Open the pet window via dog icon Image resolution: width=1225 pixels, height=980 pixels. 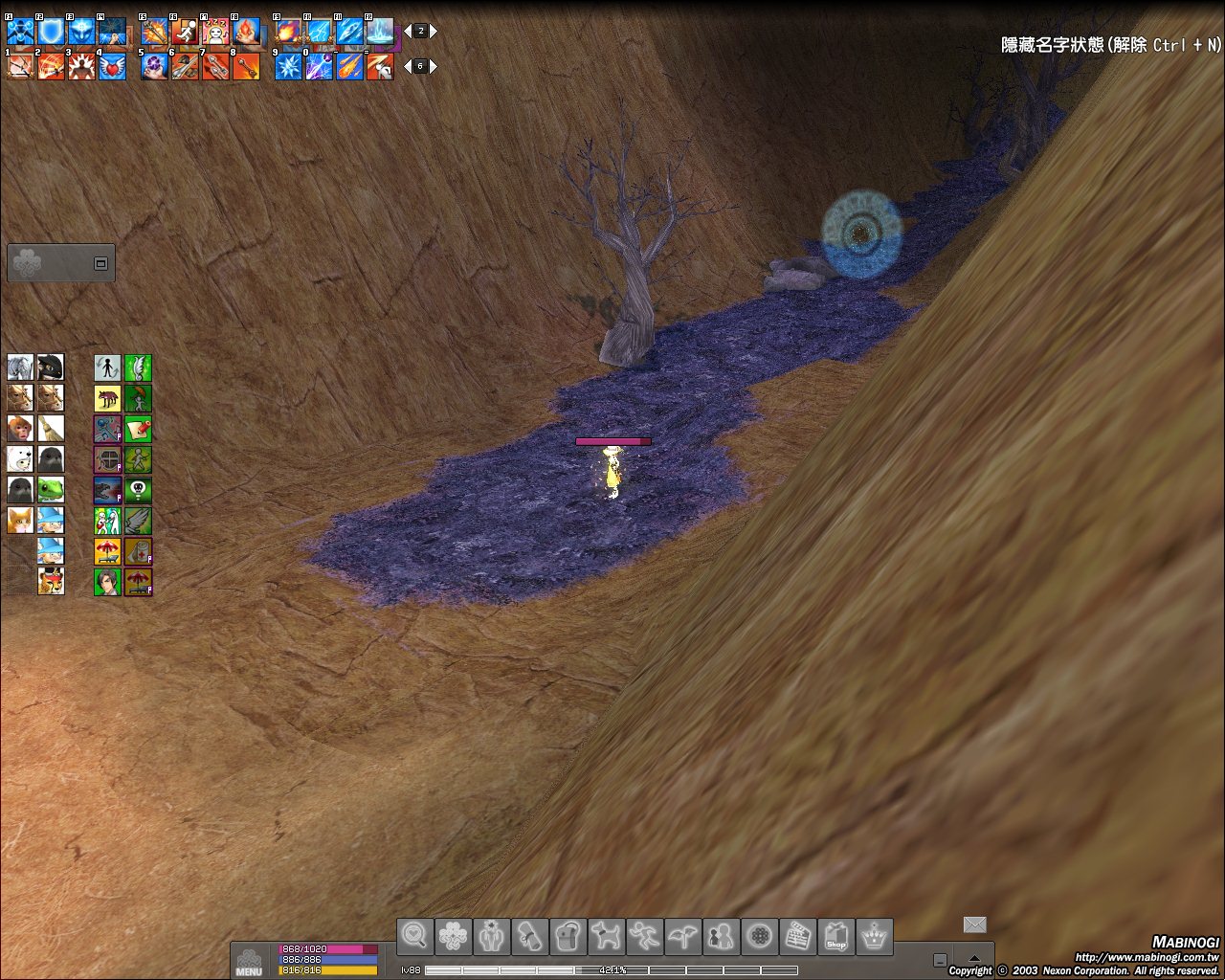pos(606,936)
